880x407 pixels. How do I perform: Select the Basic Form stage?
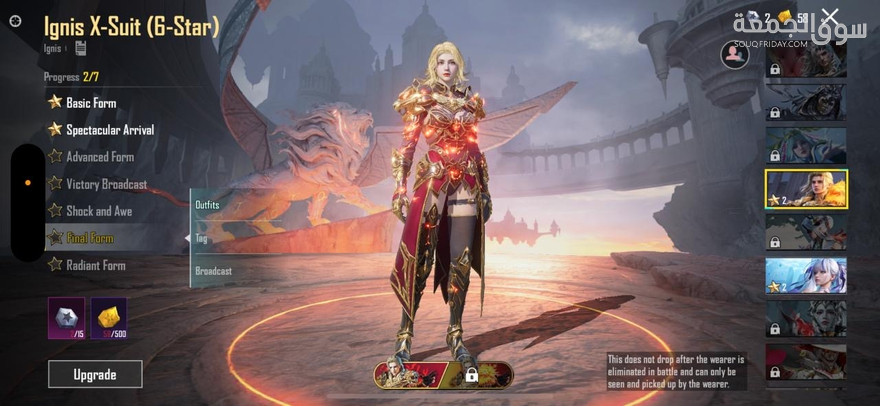(x=91, y=102)
